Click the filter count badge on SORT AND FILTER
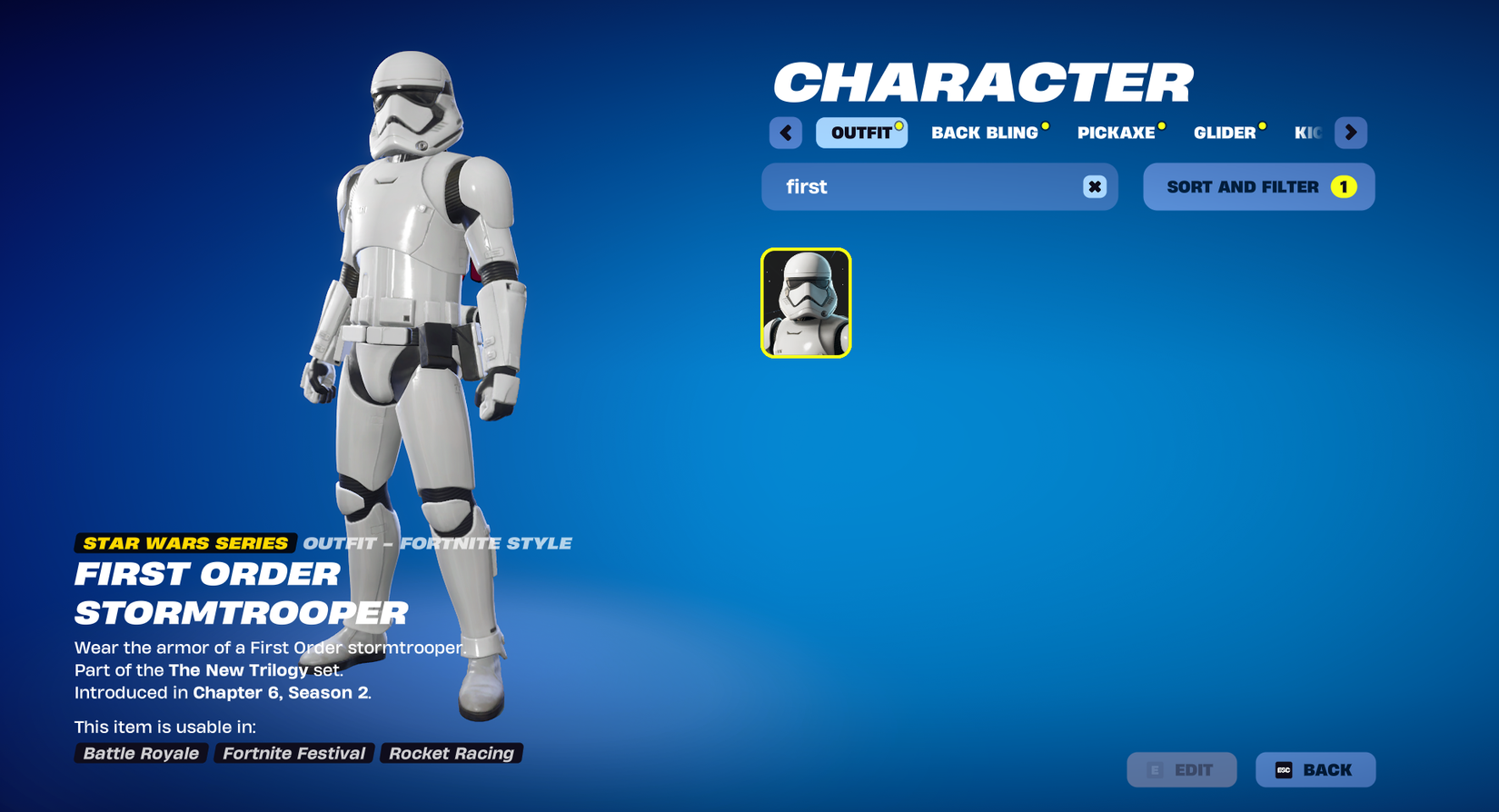The height and width of the screenshot is (812, 1499). point(1343,186)
